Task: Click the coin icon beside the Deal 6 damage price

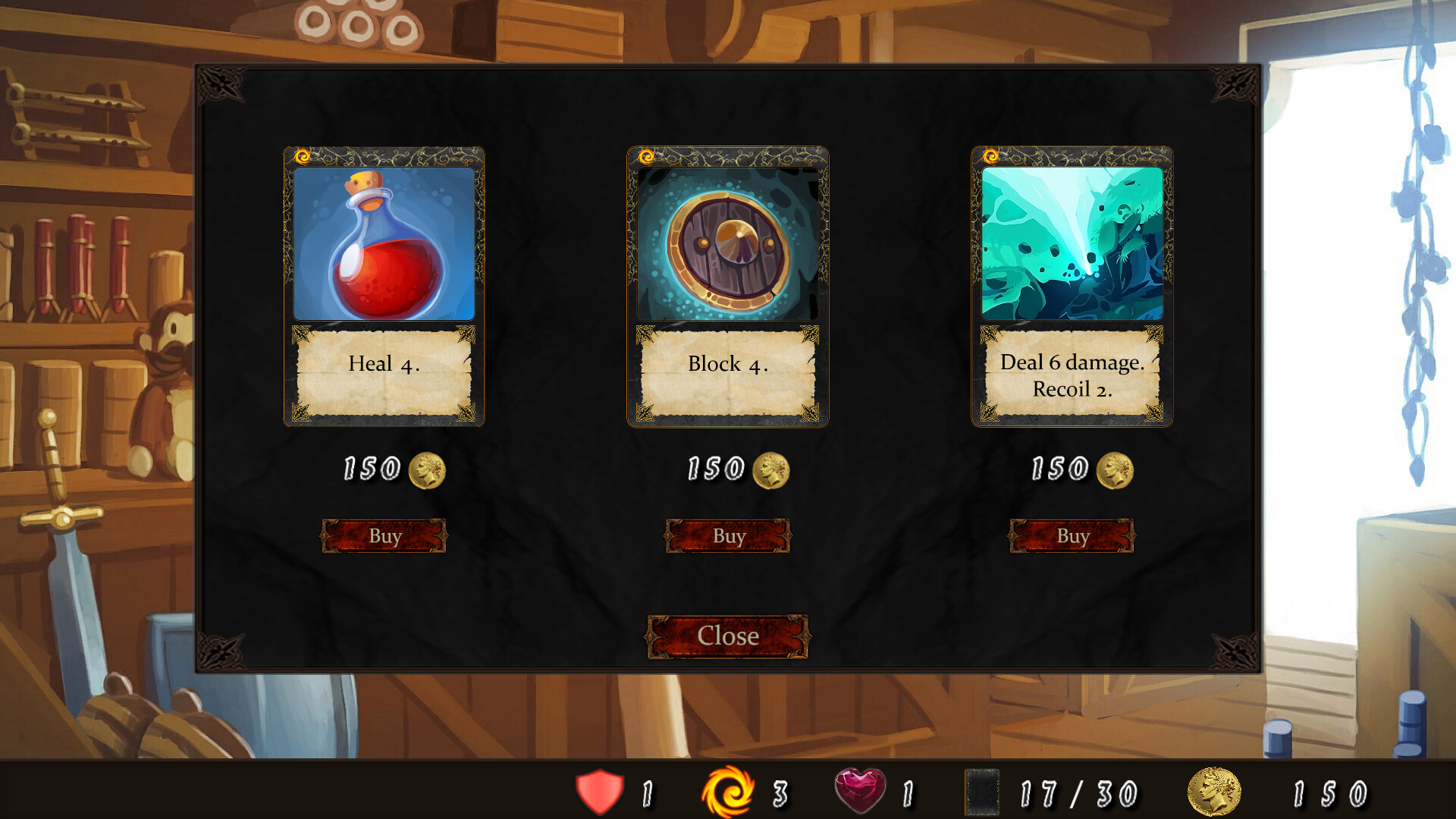Action: [x=1114, y=470]
